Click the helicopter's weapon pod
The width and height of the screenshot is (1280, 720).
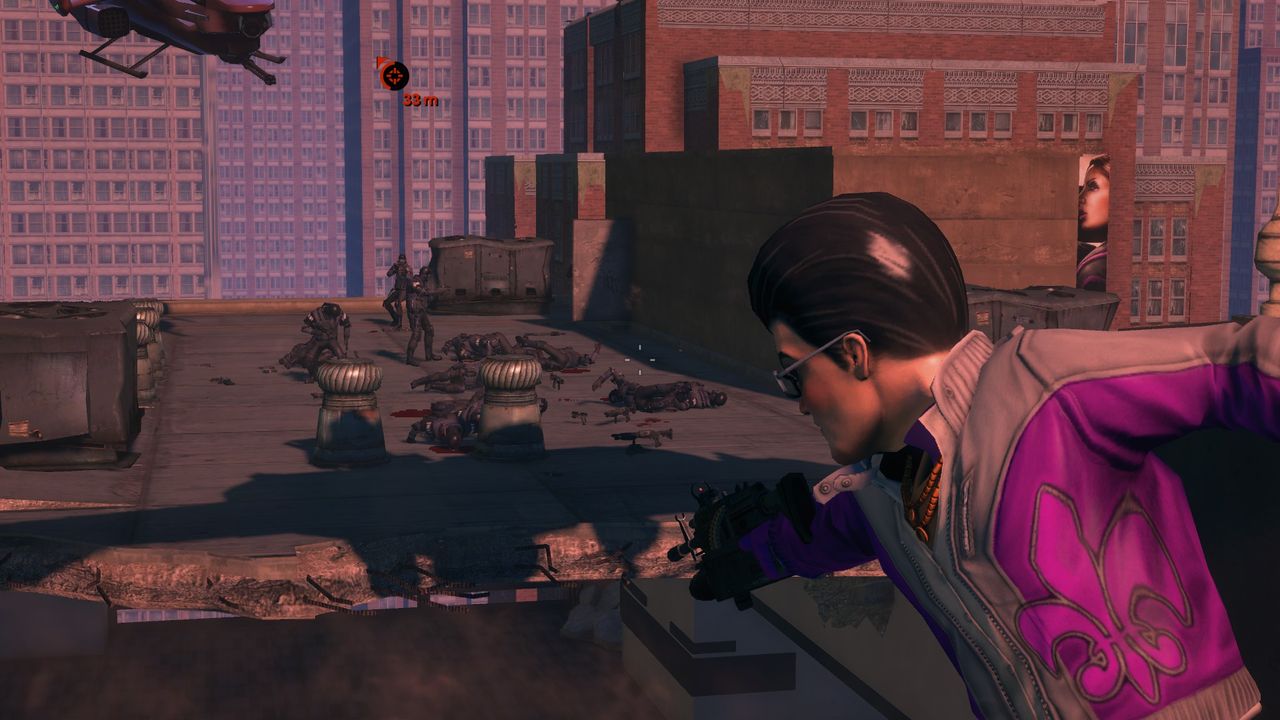pyautogui.click(x=112, y=22)
